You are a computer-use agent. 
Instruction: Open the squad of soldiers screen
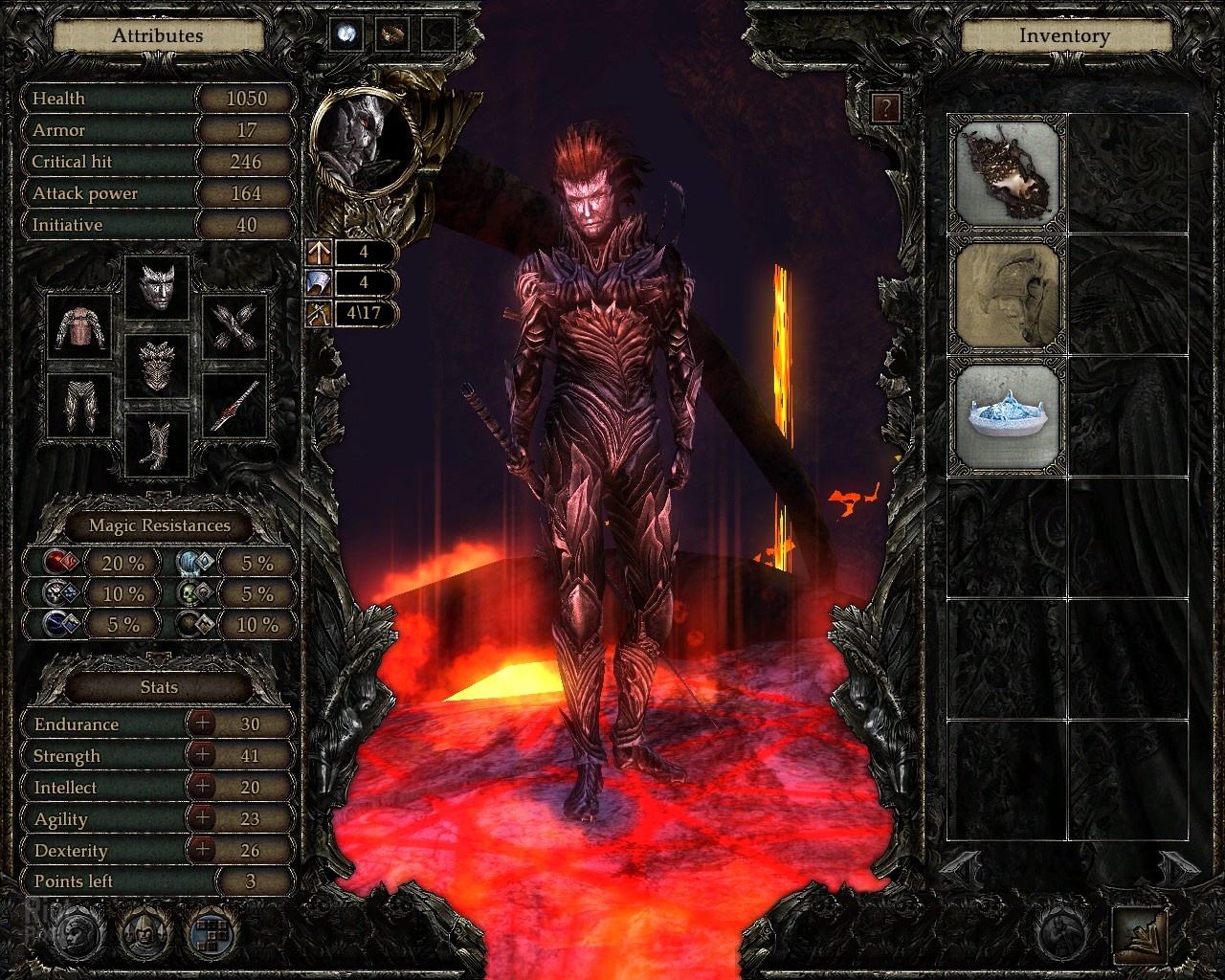(144, 931)
